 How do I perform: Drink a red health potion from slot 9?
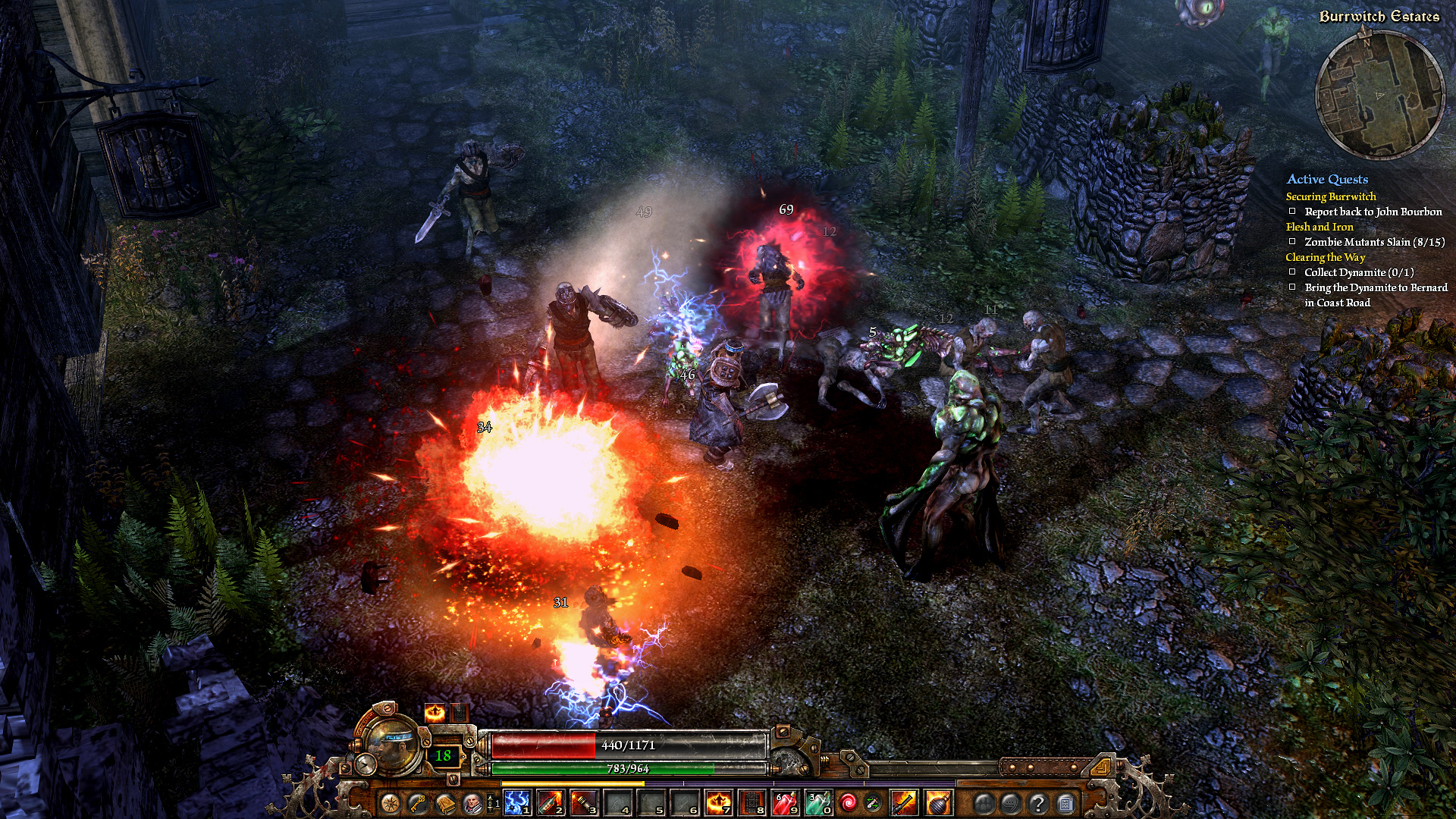783,802
